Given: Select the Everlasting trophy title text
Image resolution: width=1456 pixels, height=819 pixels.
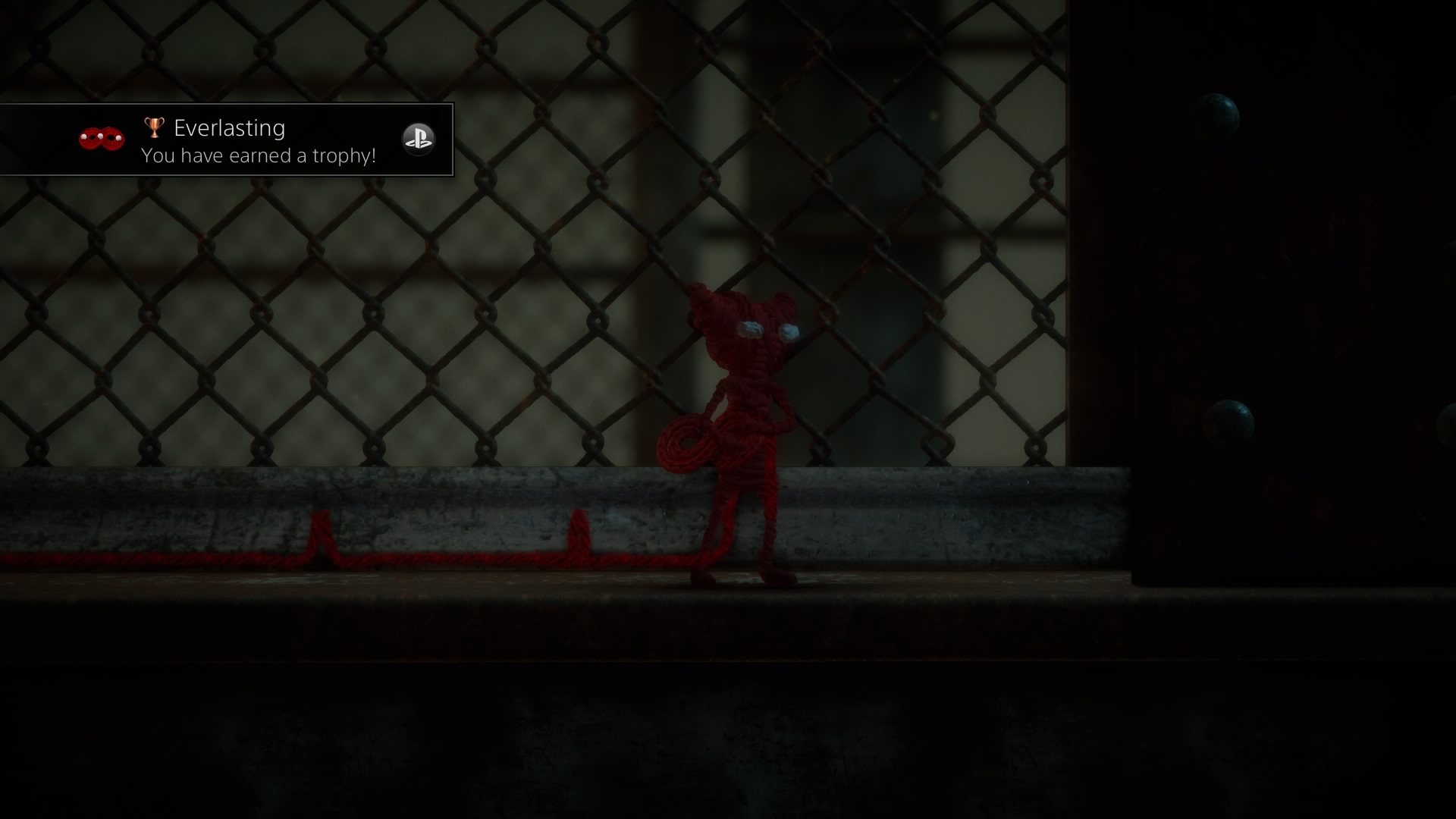Looking at the screenshot, I should pos(229,127).
